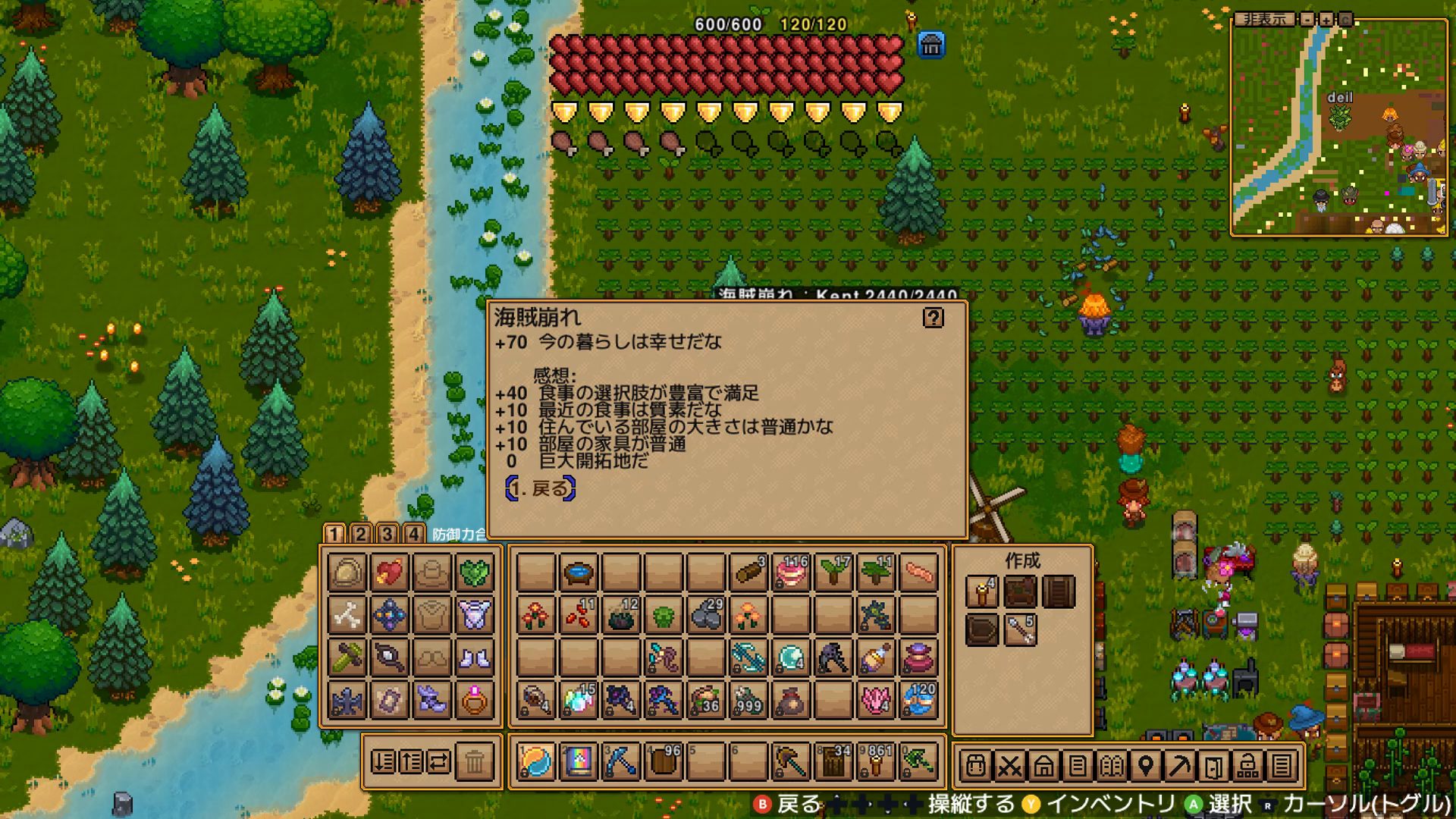The image size is (1456, 819).
Task: Zoom out the minimap with minus button
Action: click(x=1307, y=19)
